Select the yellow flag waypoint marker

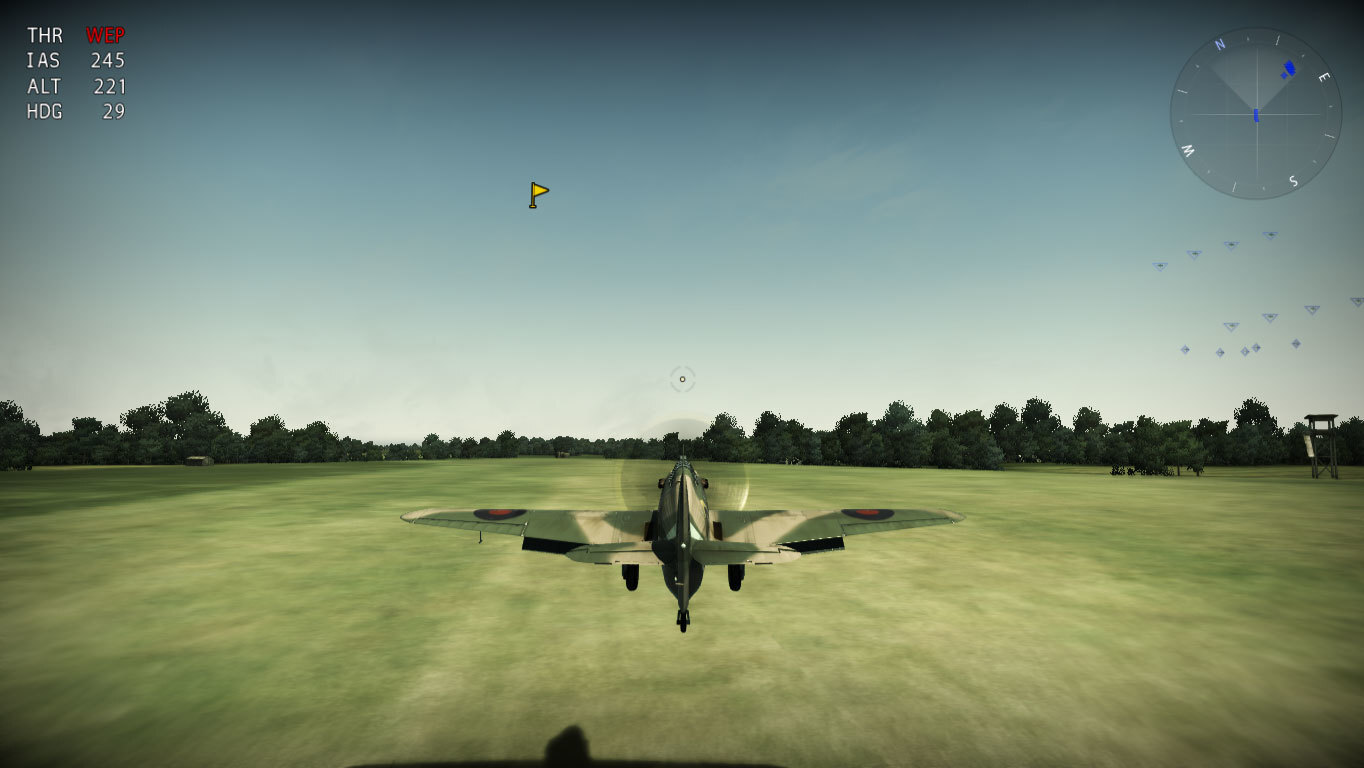click(x=538, y=194)
